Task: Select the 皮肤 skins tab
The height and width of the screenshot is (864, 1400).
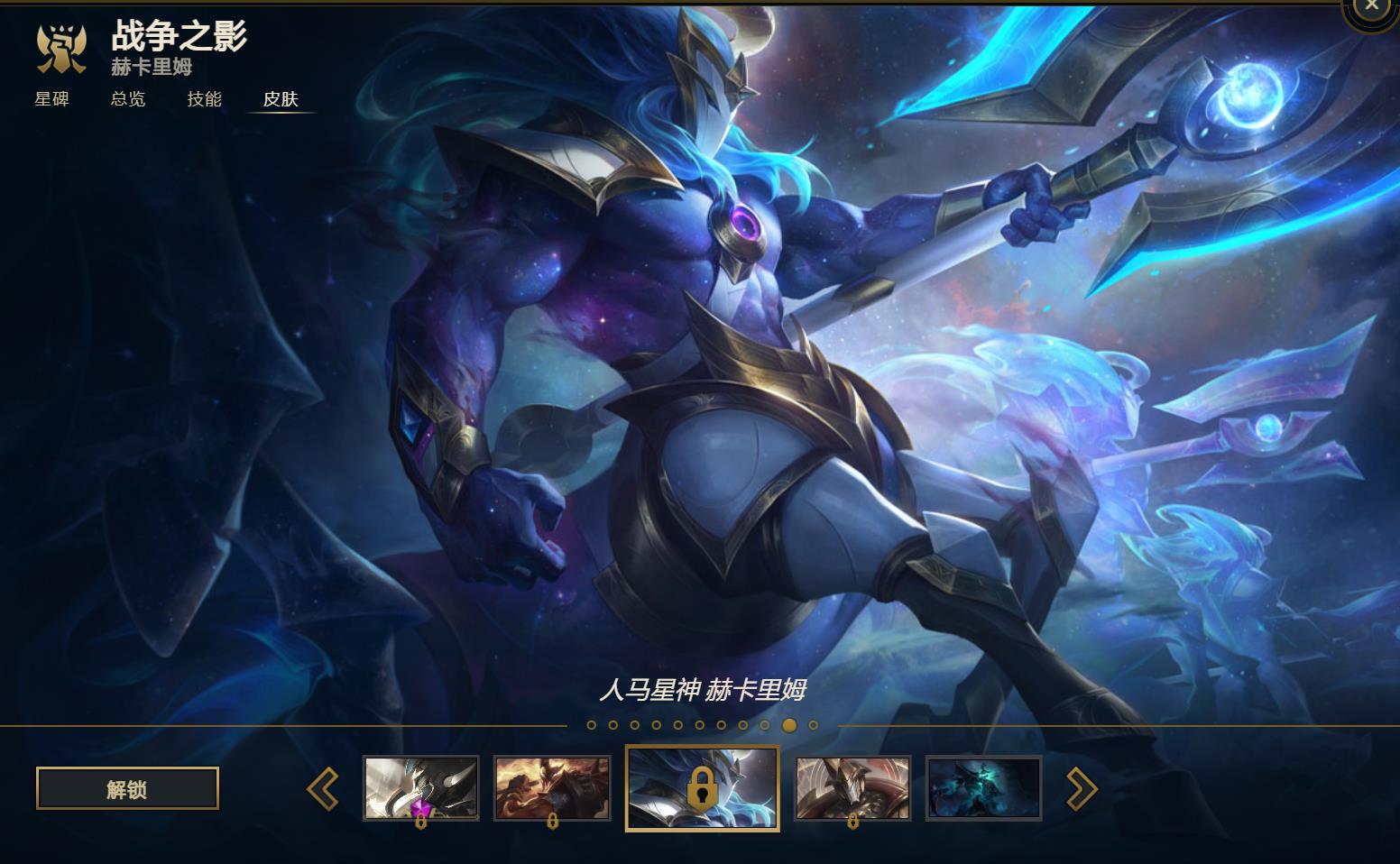Action: pos(281,99)
